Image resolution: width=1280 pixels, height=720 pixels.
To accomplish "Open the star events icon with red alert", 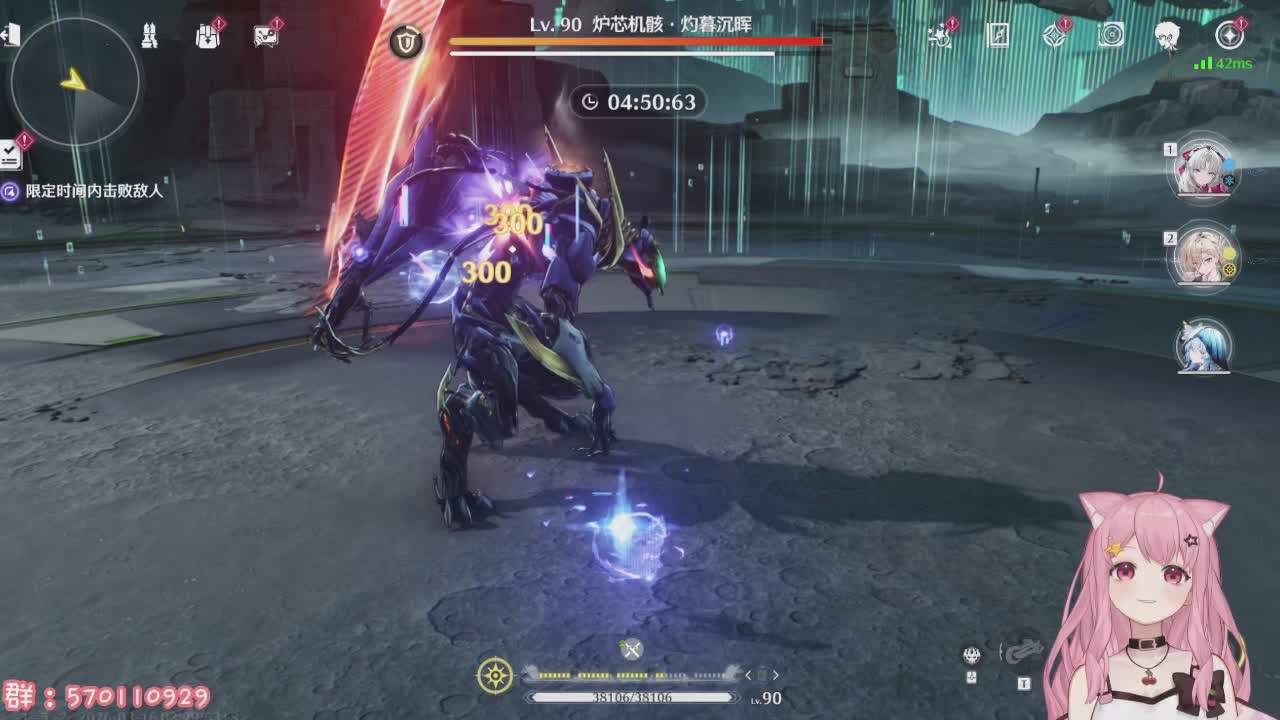I will click(939, 36).
